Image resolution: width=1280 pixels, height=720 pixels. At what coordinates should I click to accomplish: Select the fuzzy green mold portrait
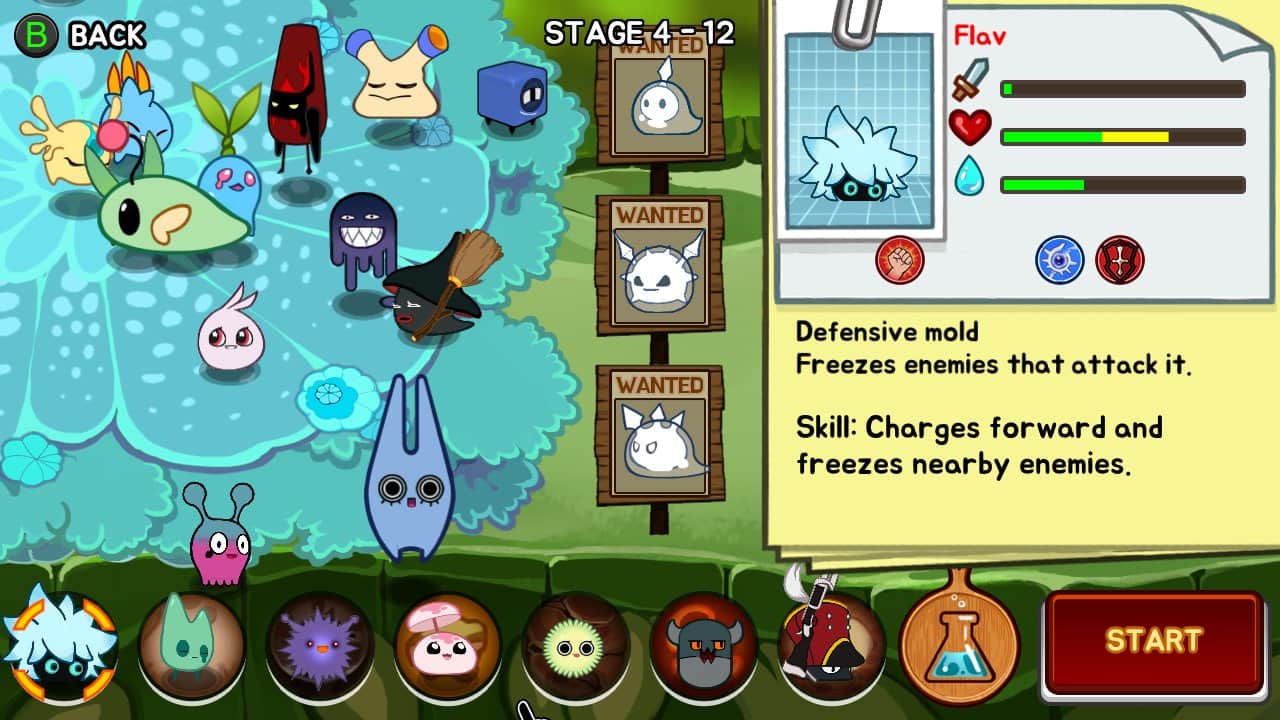coord(575,645)
